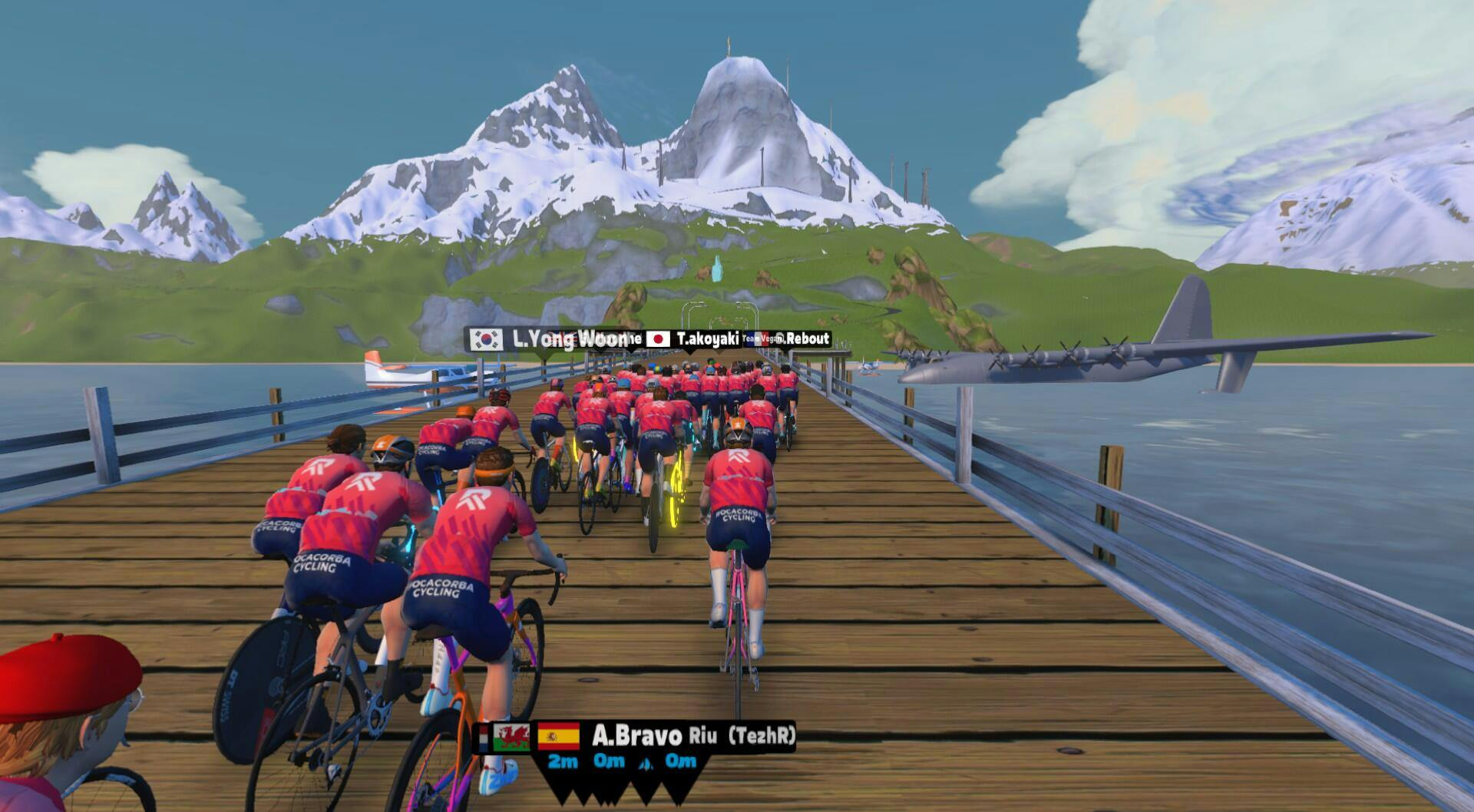Select the Rebout rider name tag

tap(804, 338)
